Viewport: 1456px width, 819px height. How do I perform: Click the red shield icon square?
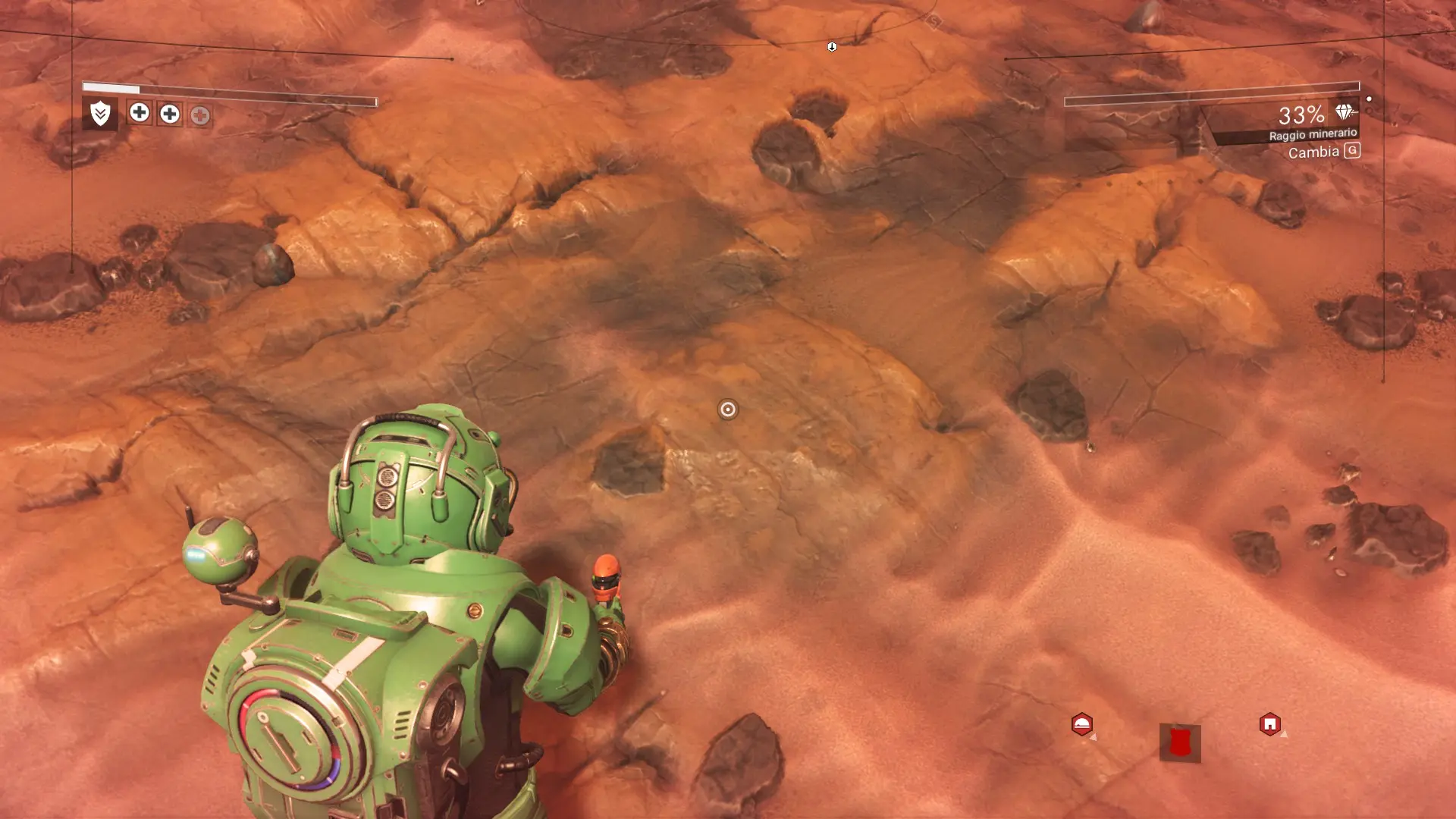coord(1179,742)
